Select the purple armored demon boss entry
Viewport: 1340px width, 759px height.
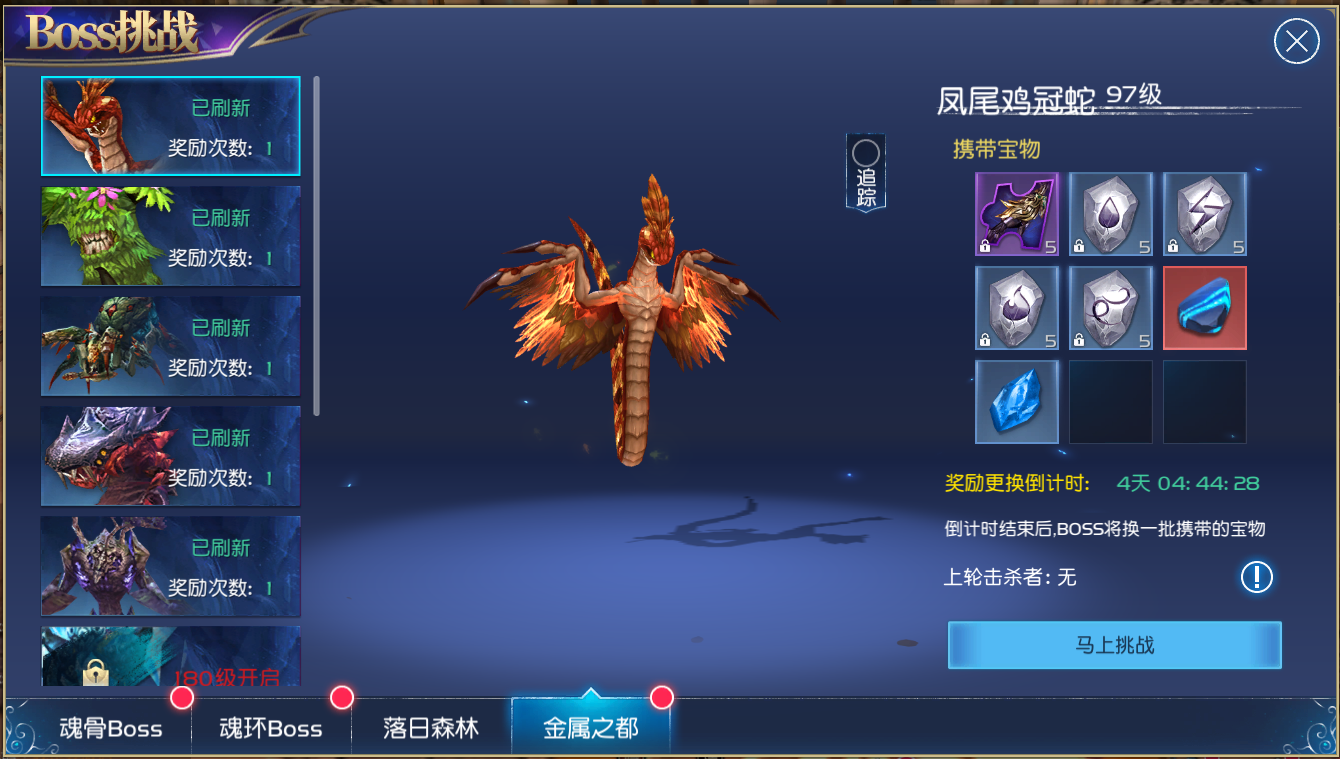(x=170, y=566)
